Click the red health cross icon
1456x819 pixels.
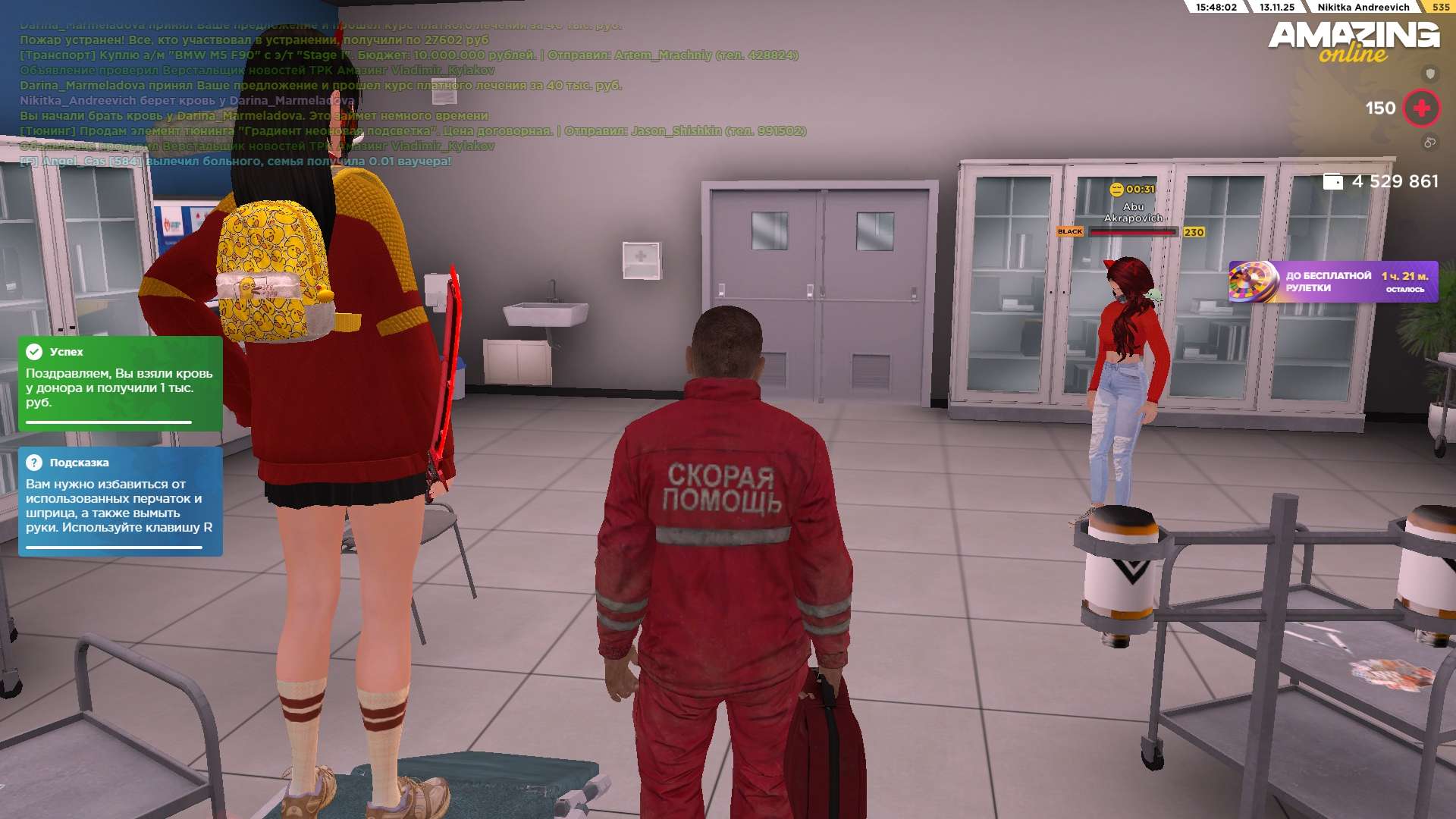point(1421,108)
